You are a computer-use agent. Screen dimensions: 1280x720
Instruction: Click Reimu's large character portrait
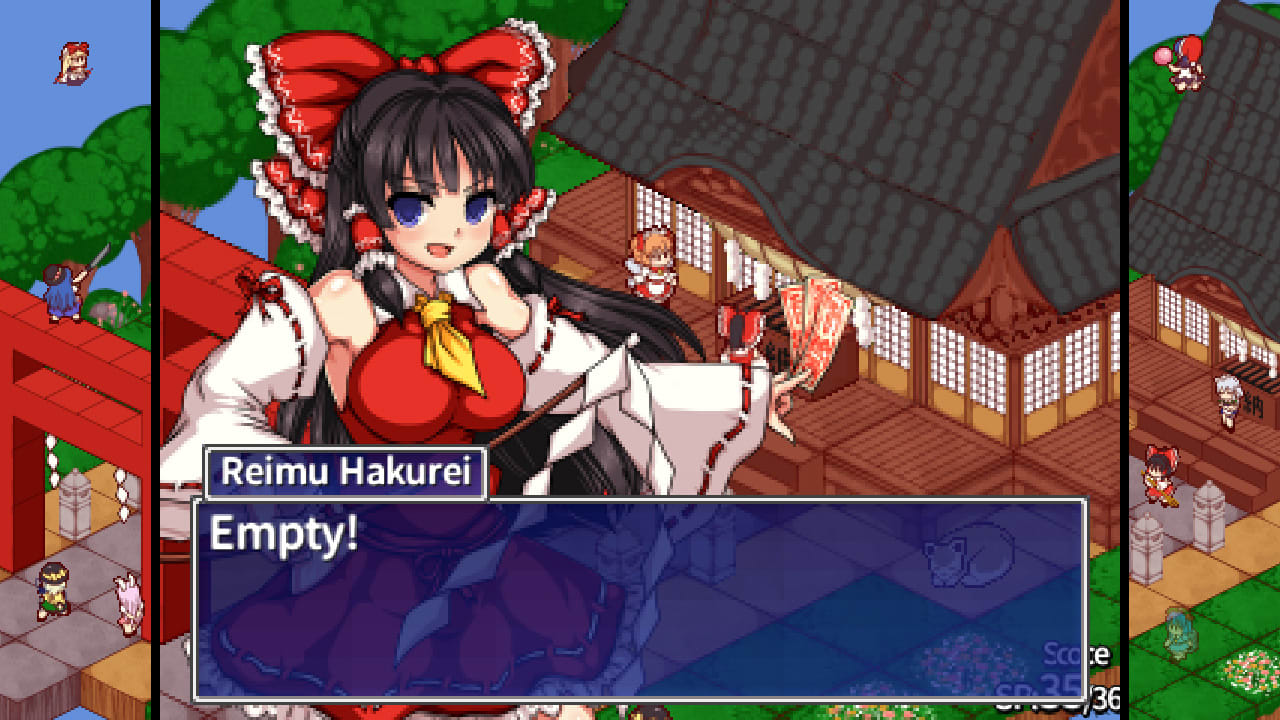click(430, 250)
